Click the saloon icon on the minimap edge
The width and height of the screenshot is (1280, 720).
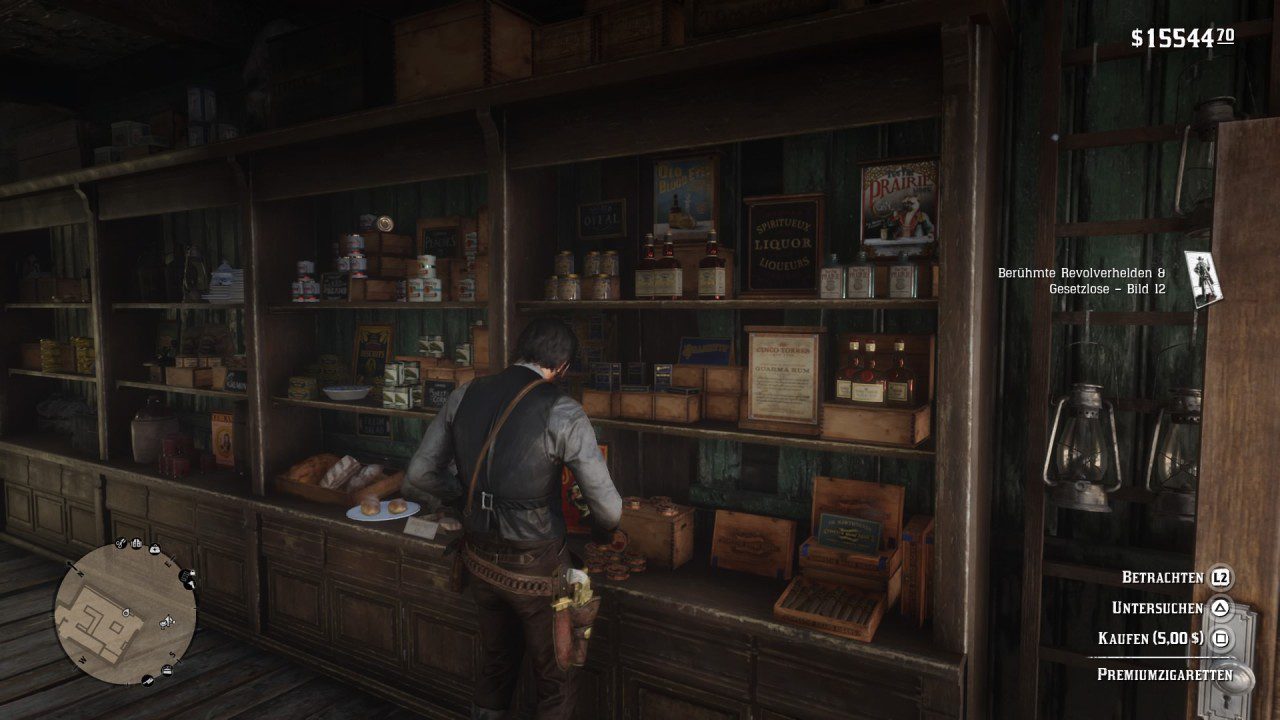186,576
